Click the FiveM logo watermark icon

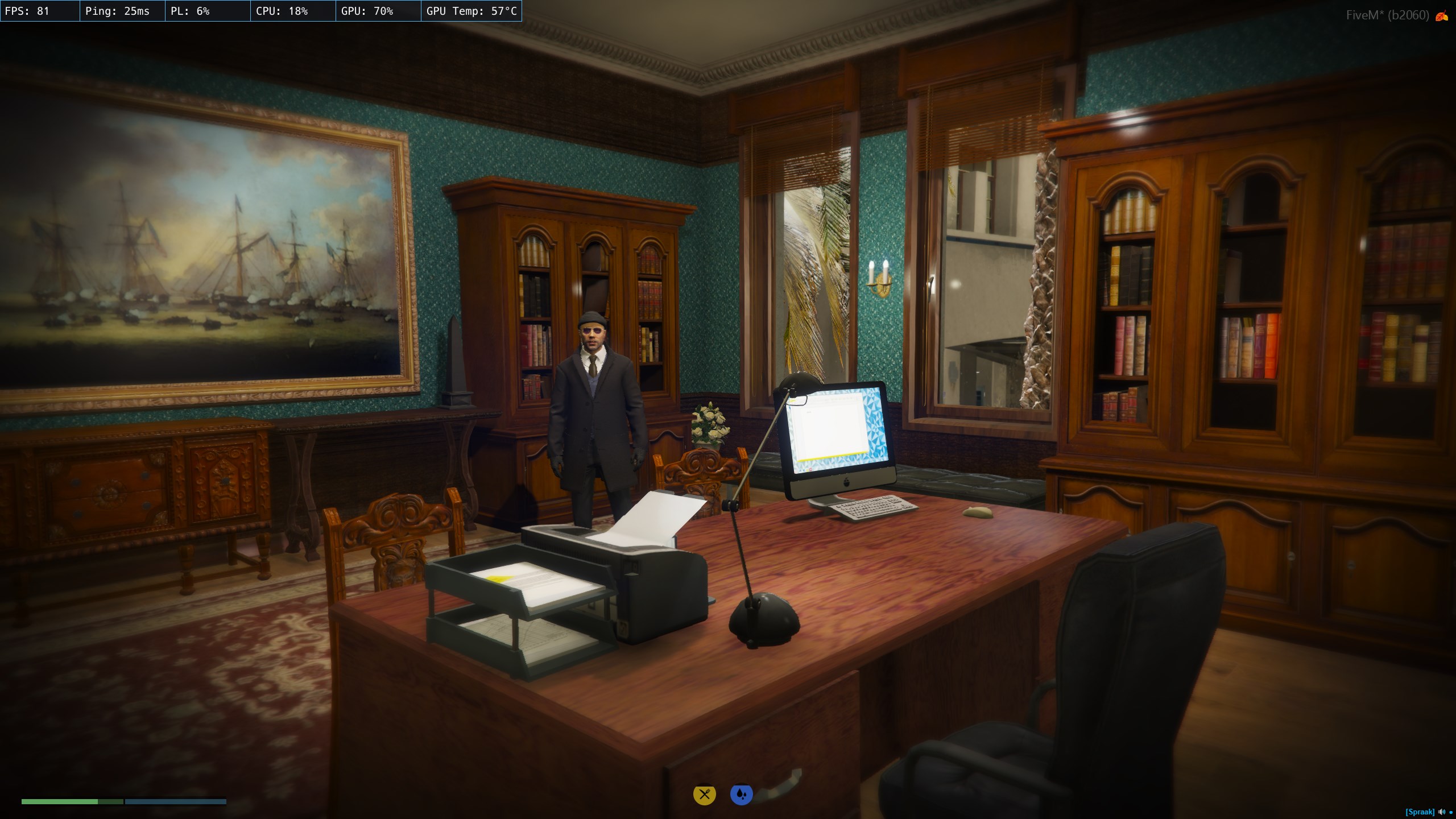pyautogui.click(x=1442, y=16)
